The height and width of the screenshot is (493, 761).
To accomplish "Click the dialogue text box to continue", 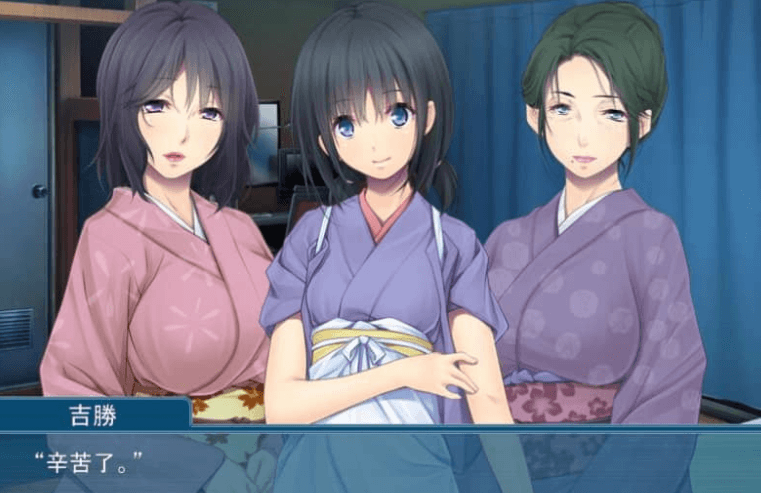I will tap(380, 462).
